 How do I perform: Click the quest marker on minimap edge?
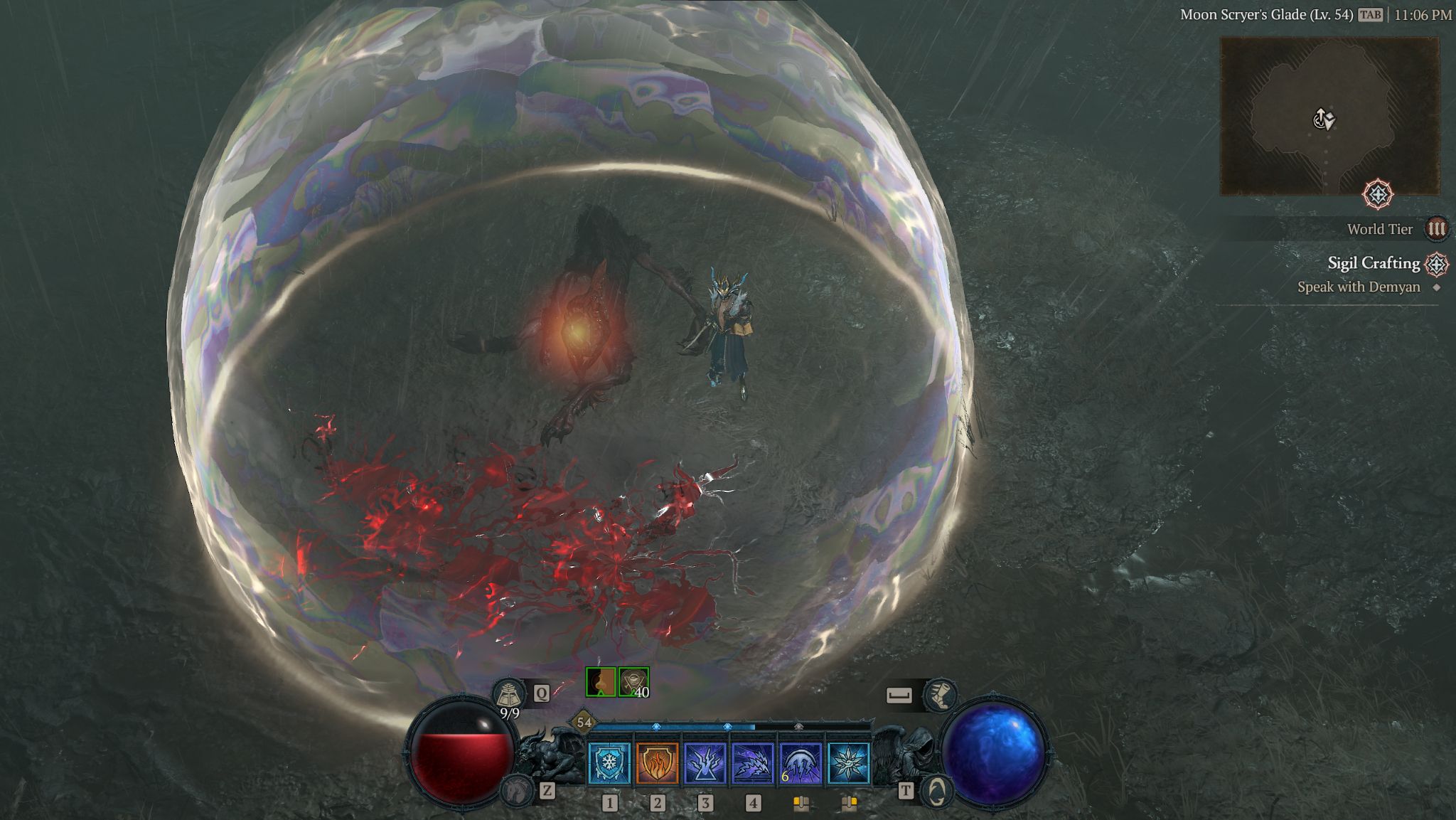coord(1378,194)
